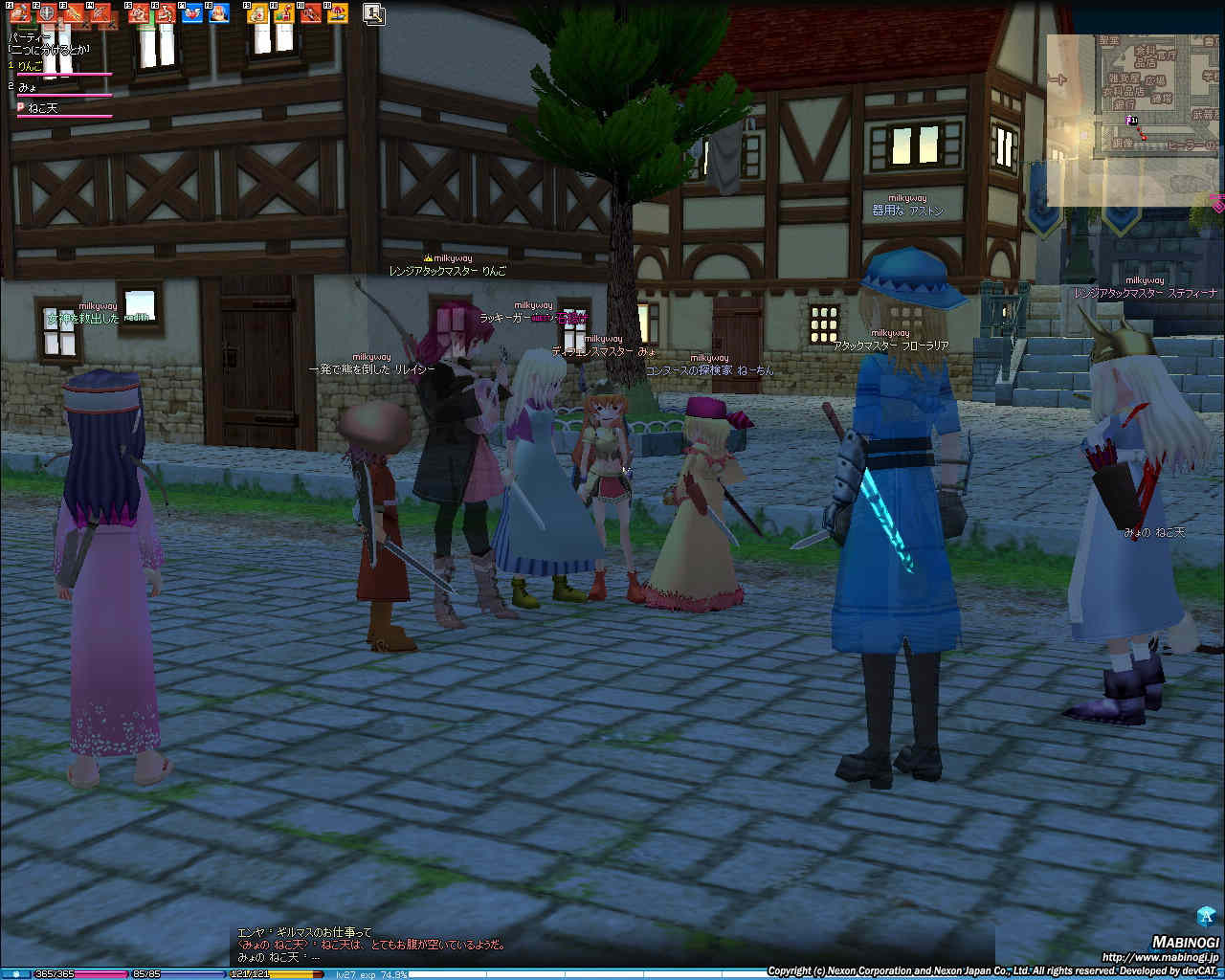The image size is (1225, 980).
Task: Trigger the F12 yellow skill icon
Action: pos(338,13)
